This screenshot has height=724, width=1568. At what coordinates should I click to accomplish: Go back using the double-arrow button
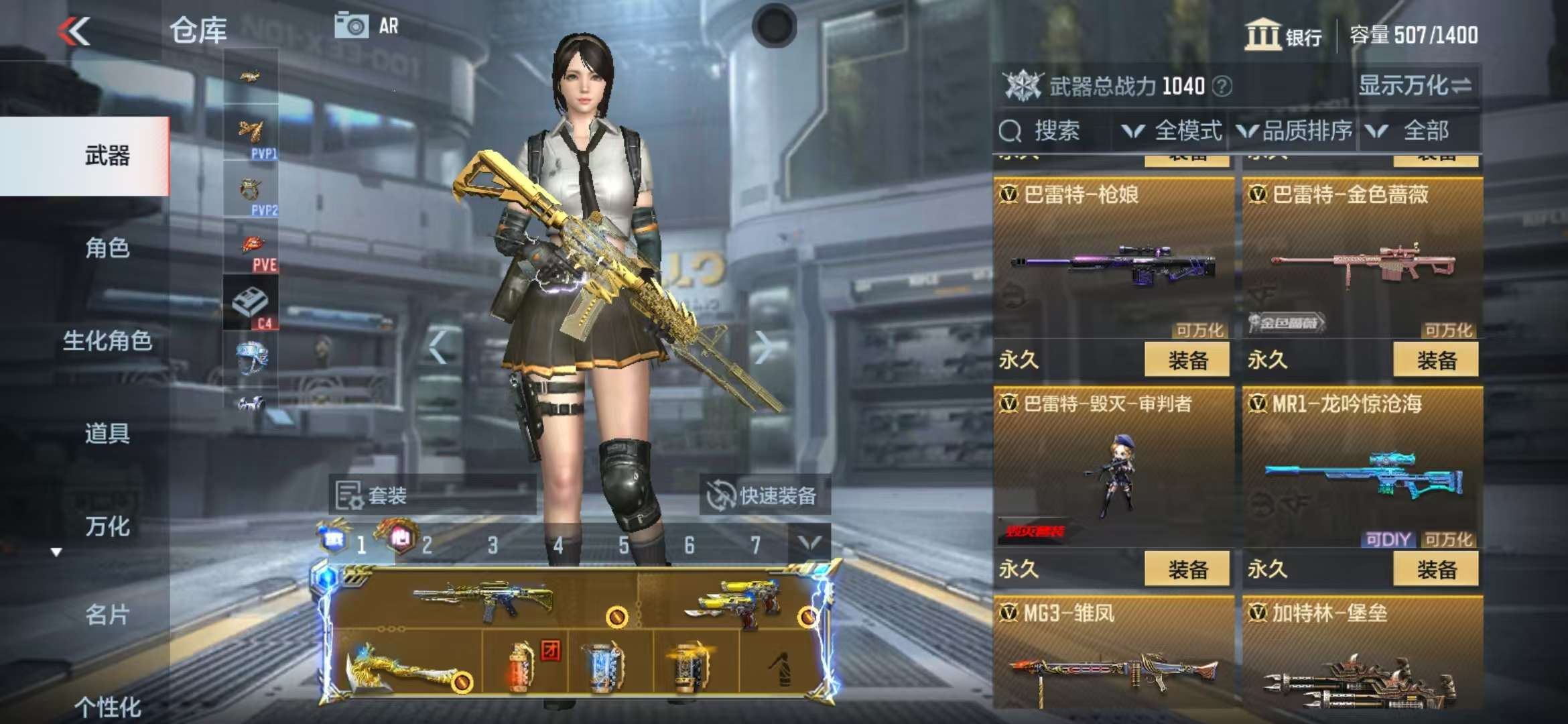click(74, 32)
